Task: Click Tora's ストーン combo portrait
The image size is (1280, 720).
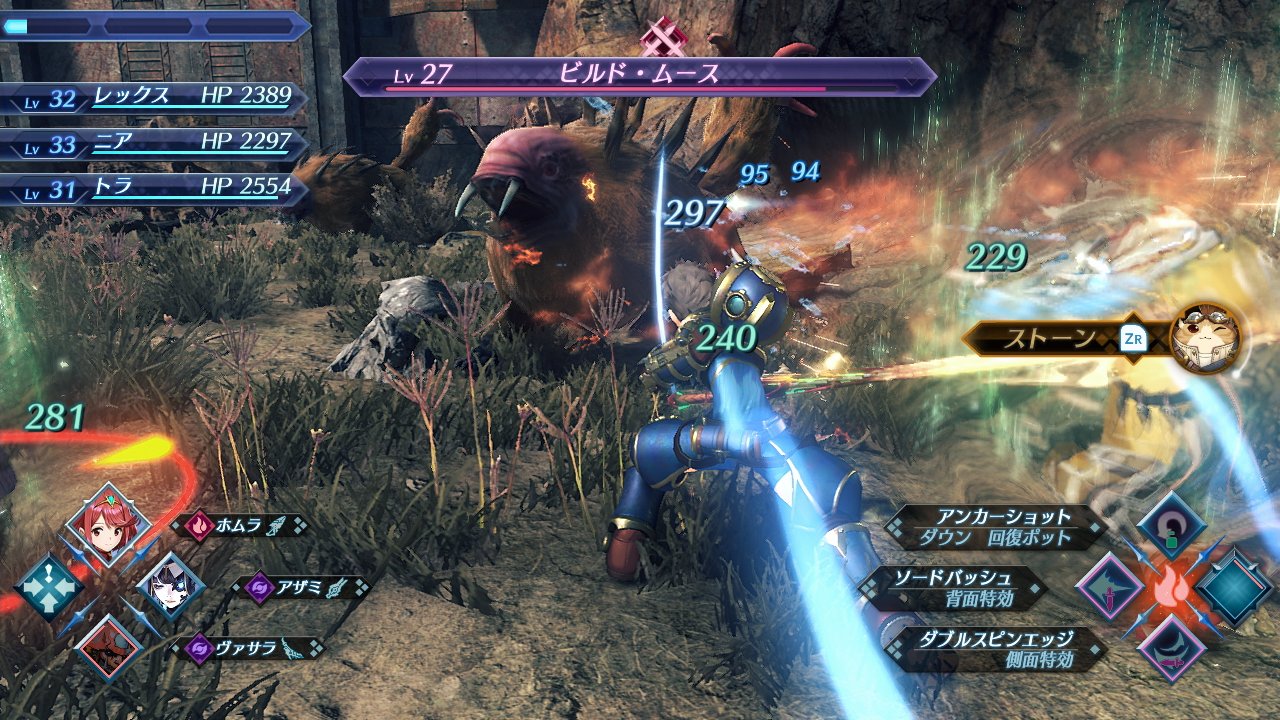Action: 1204,338
